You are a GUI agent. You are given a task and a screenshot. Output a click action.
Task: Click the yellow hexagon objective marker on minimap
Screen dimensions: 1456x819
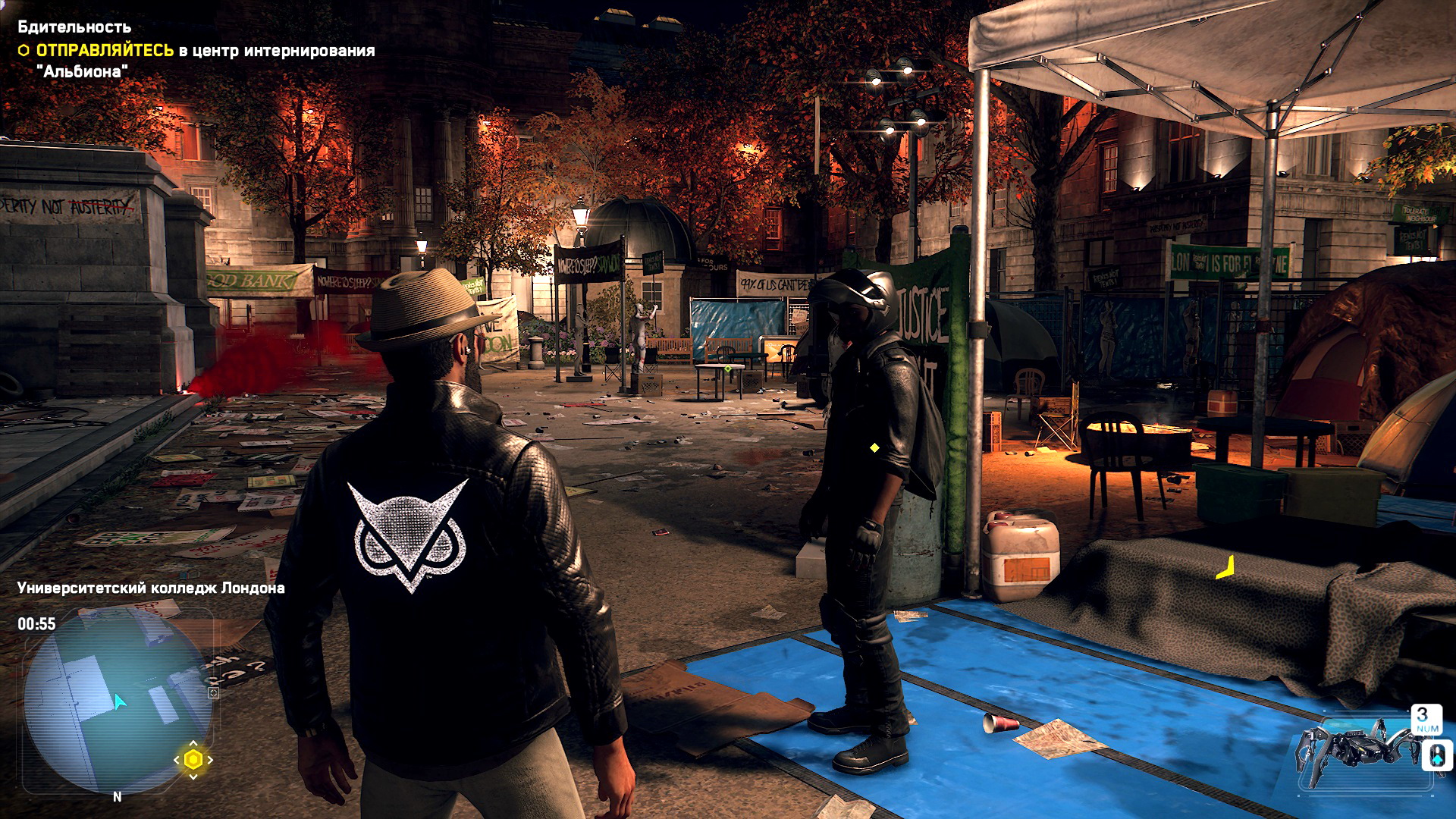coord(193,759)
